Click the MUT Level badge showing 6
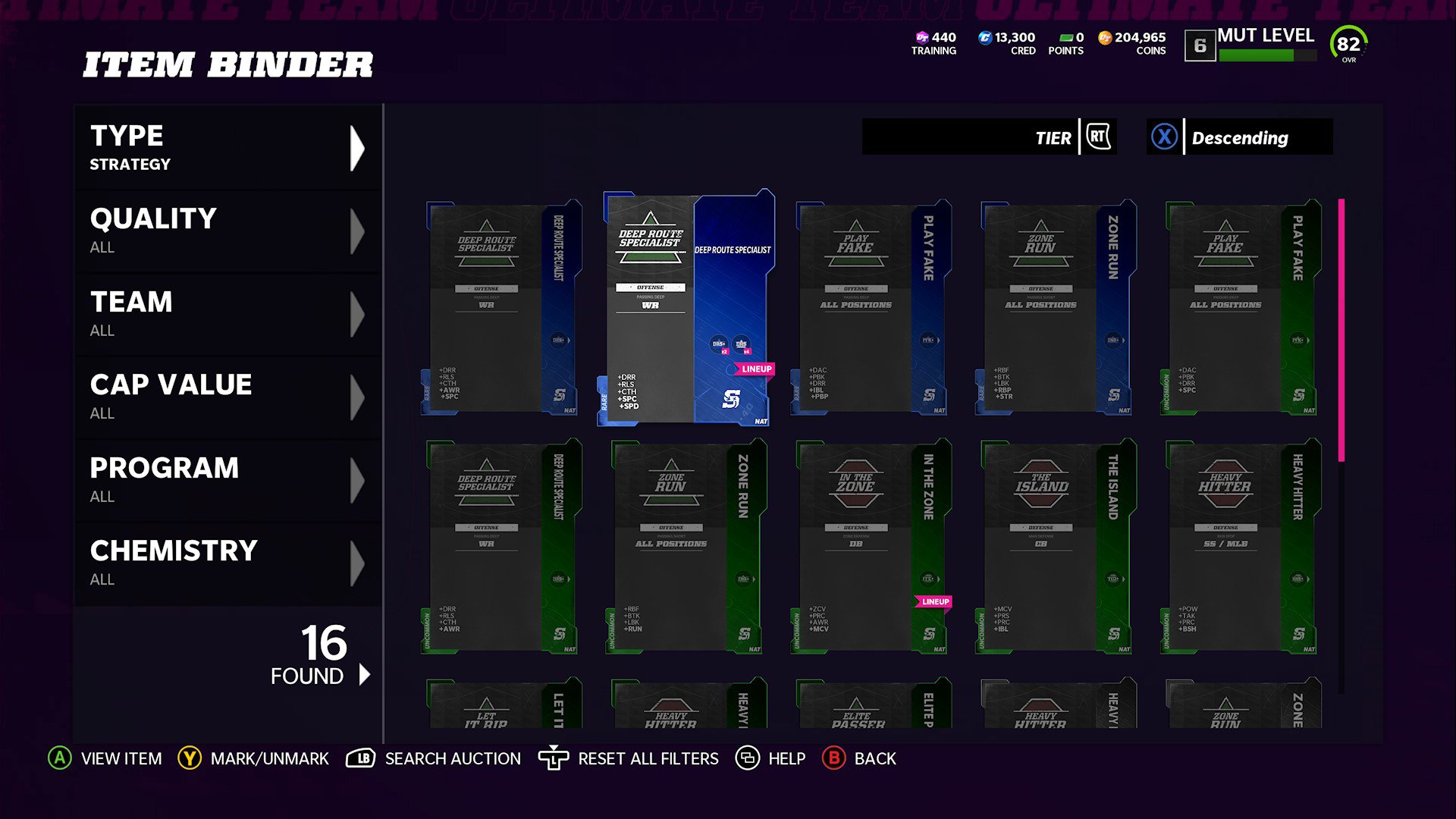 (1200, 46)
